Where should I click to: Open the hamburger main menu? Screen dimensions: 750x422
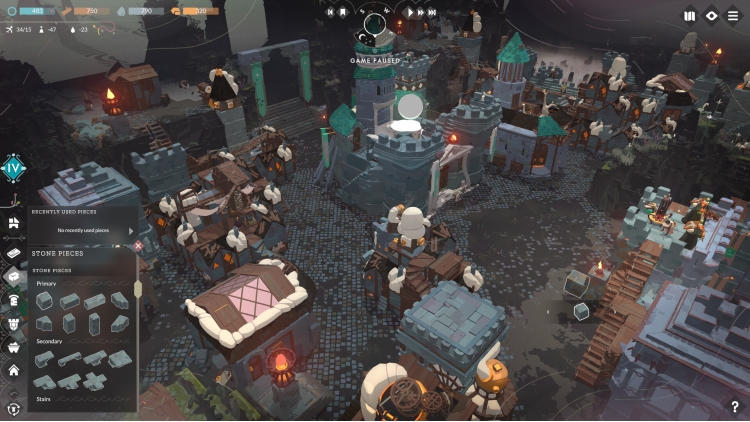click(733, 15)
